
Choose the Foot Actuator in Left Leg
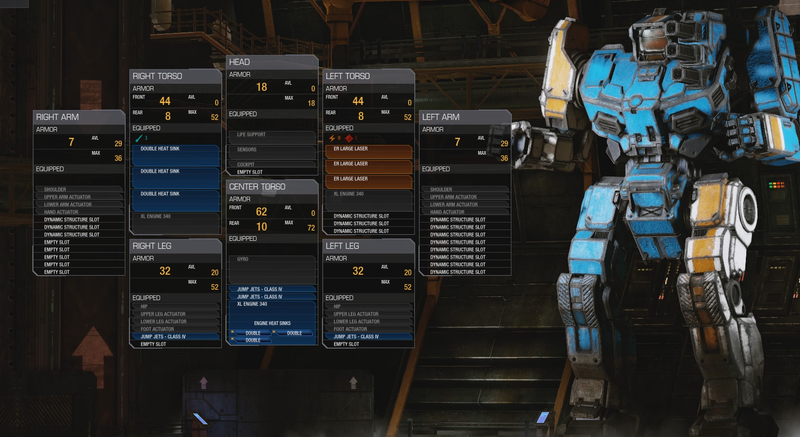tap(368, 329)
